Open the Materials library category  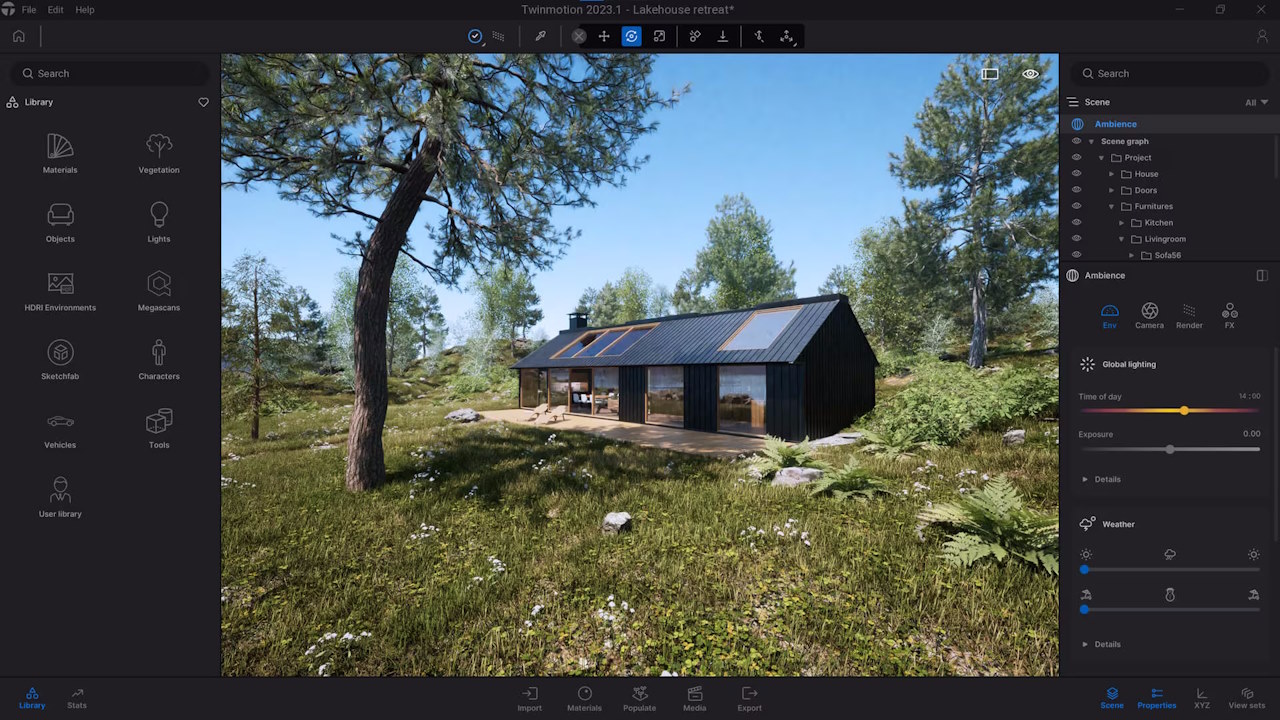(60, 153)
